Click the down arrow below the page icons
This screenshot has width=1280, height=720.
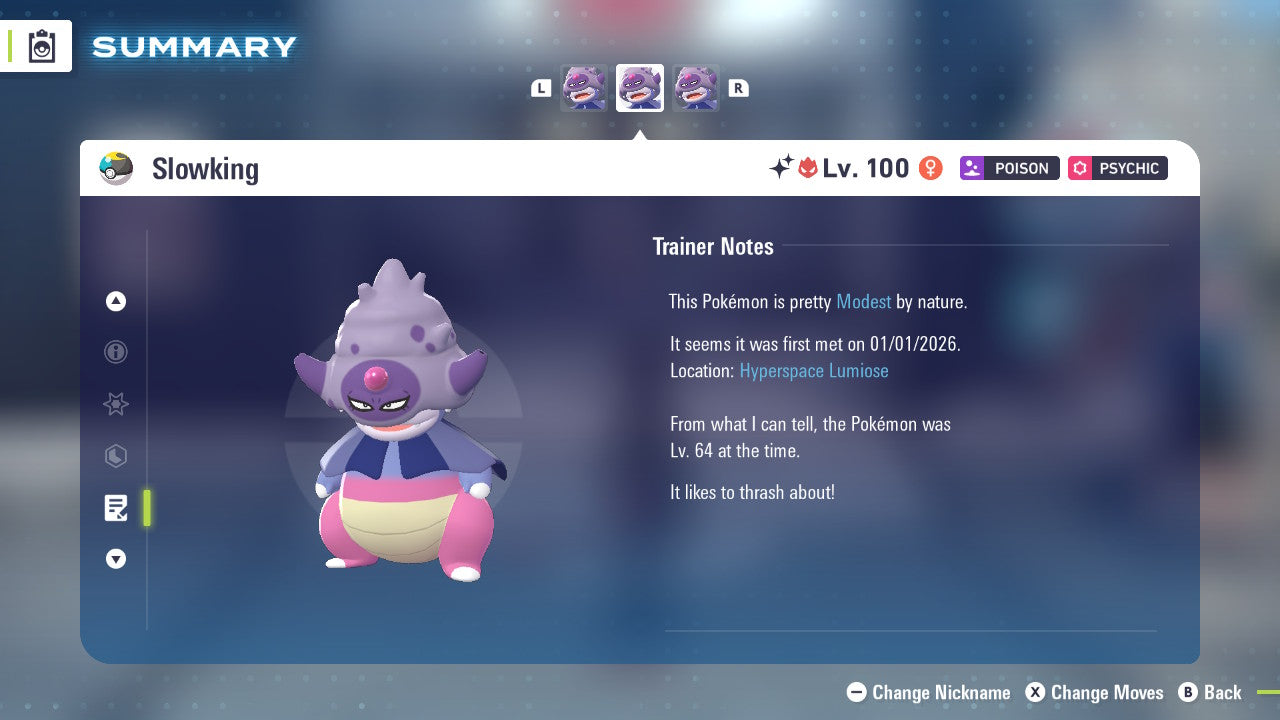116,559
